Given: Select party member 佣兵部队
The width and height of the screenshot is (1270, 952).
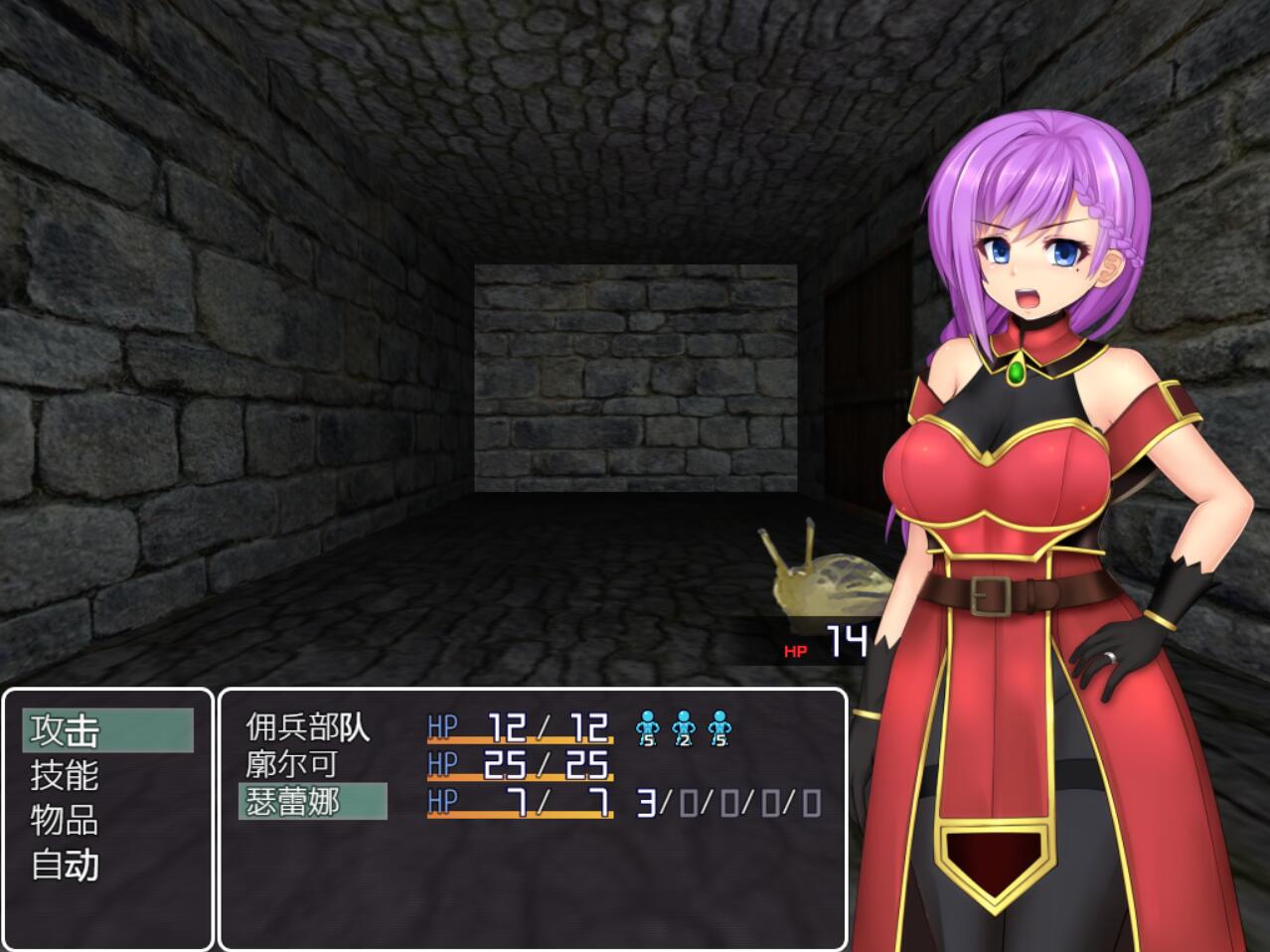Looking at the screenshot, I should tap(308, 727).
